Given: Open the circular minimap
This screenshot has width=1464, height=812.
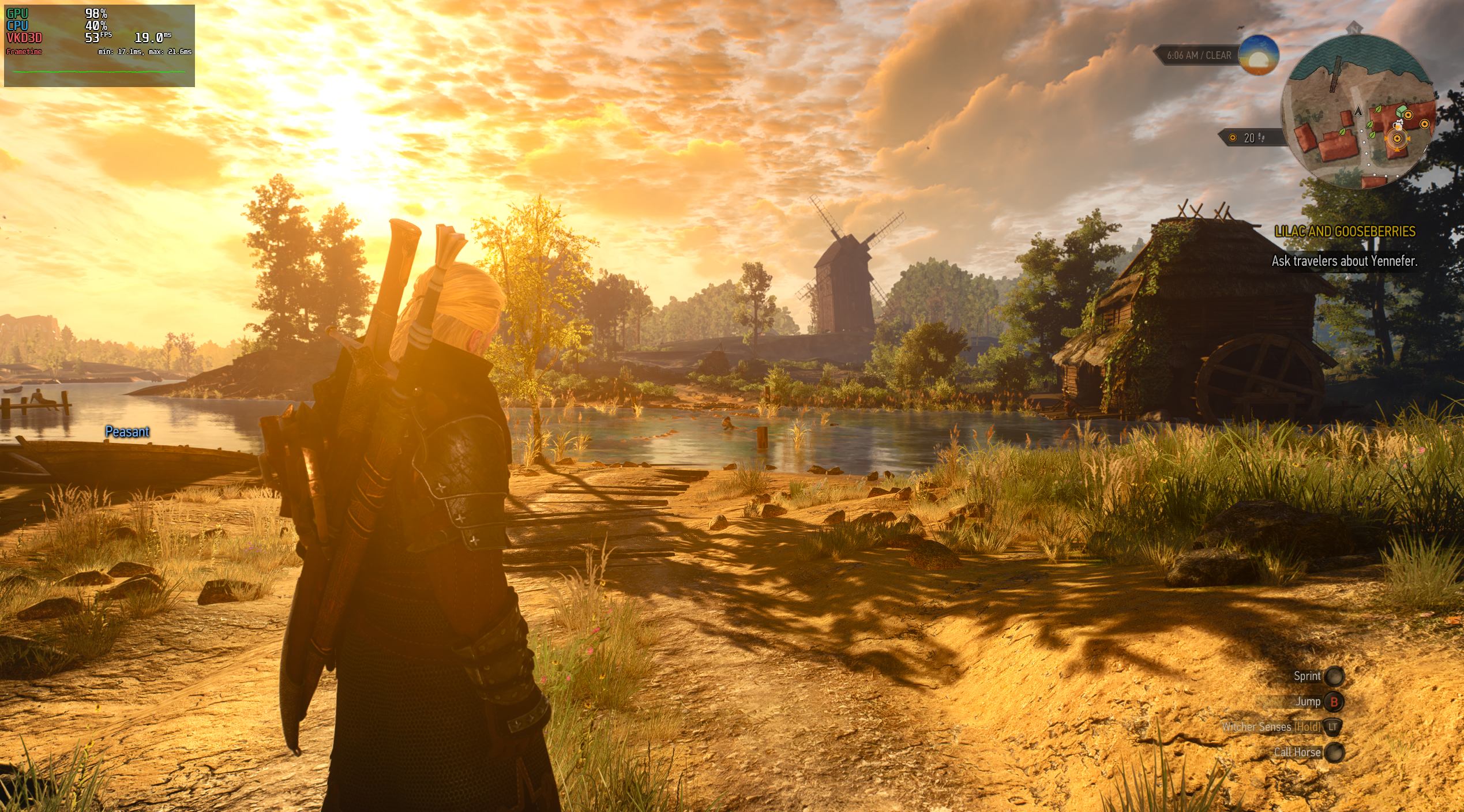Looking at the screenshot, I should [x=1359, y=111].
